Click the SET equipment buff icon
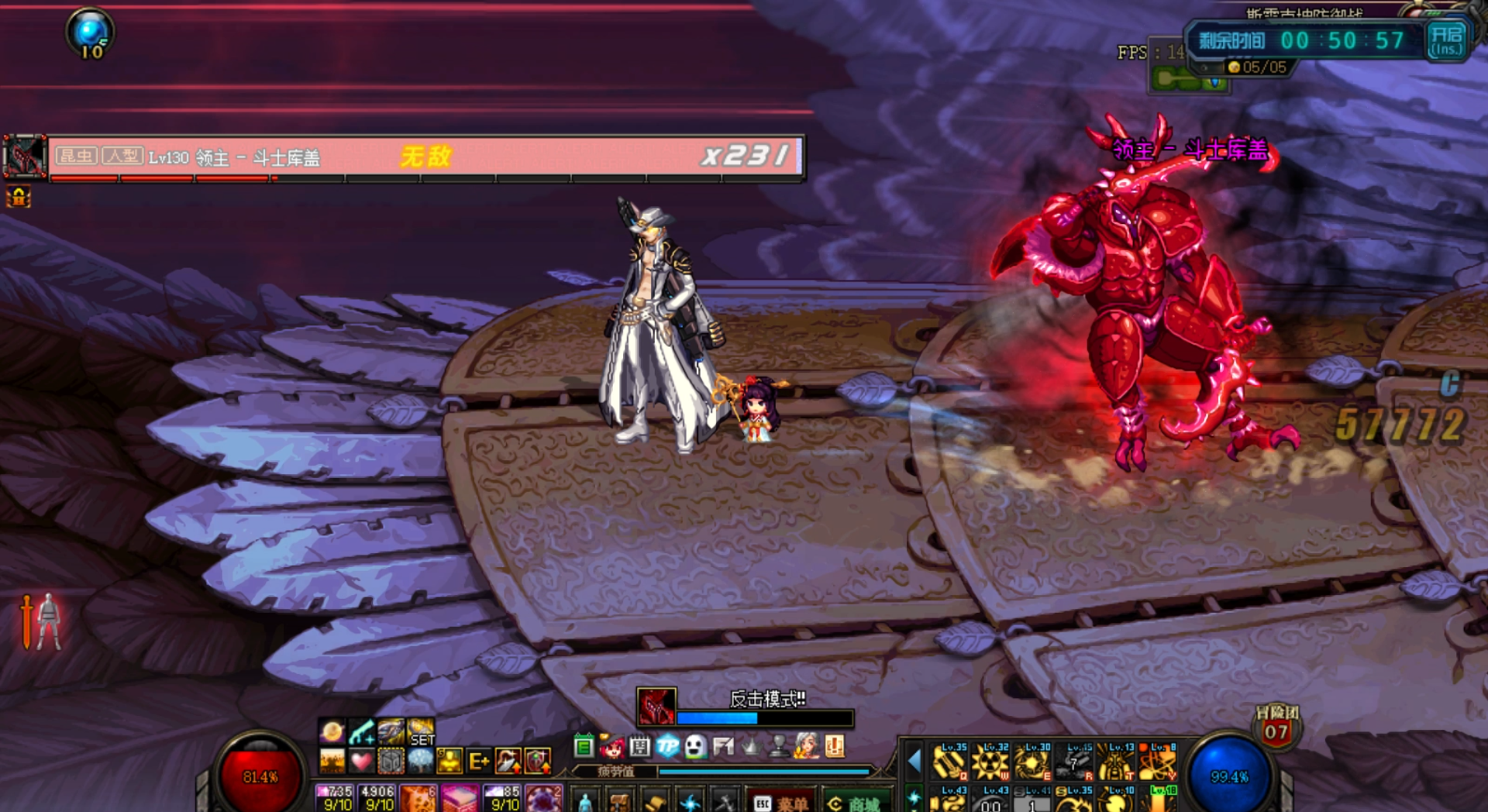Screen dimensions: 1488x812 (x=421, y=732)
